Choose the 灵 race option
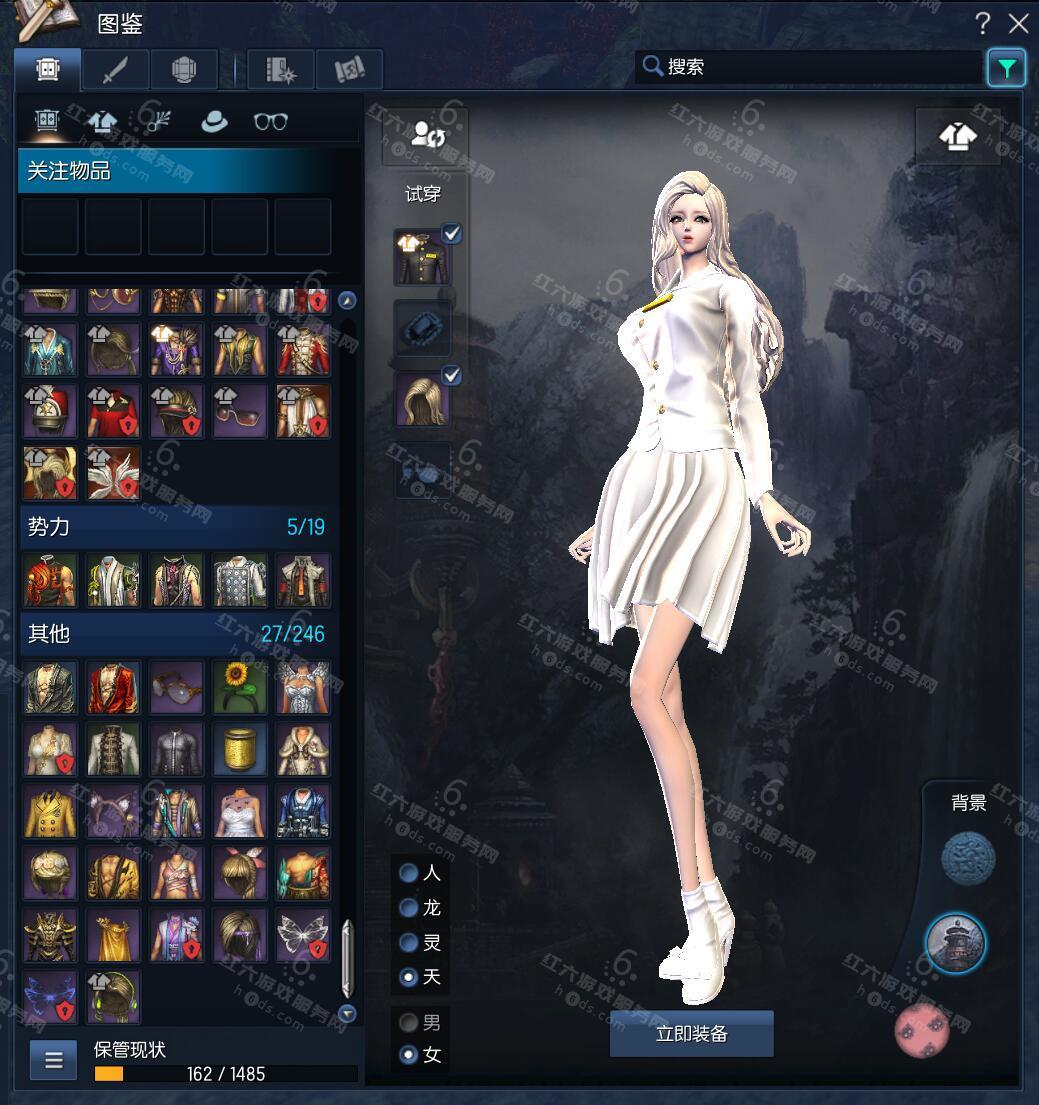This screenshot has height=1105, width=1039. click(409, 942)
